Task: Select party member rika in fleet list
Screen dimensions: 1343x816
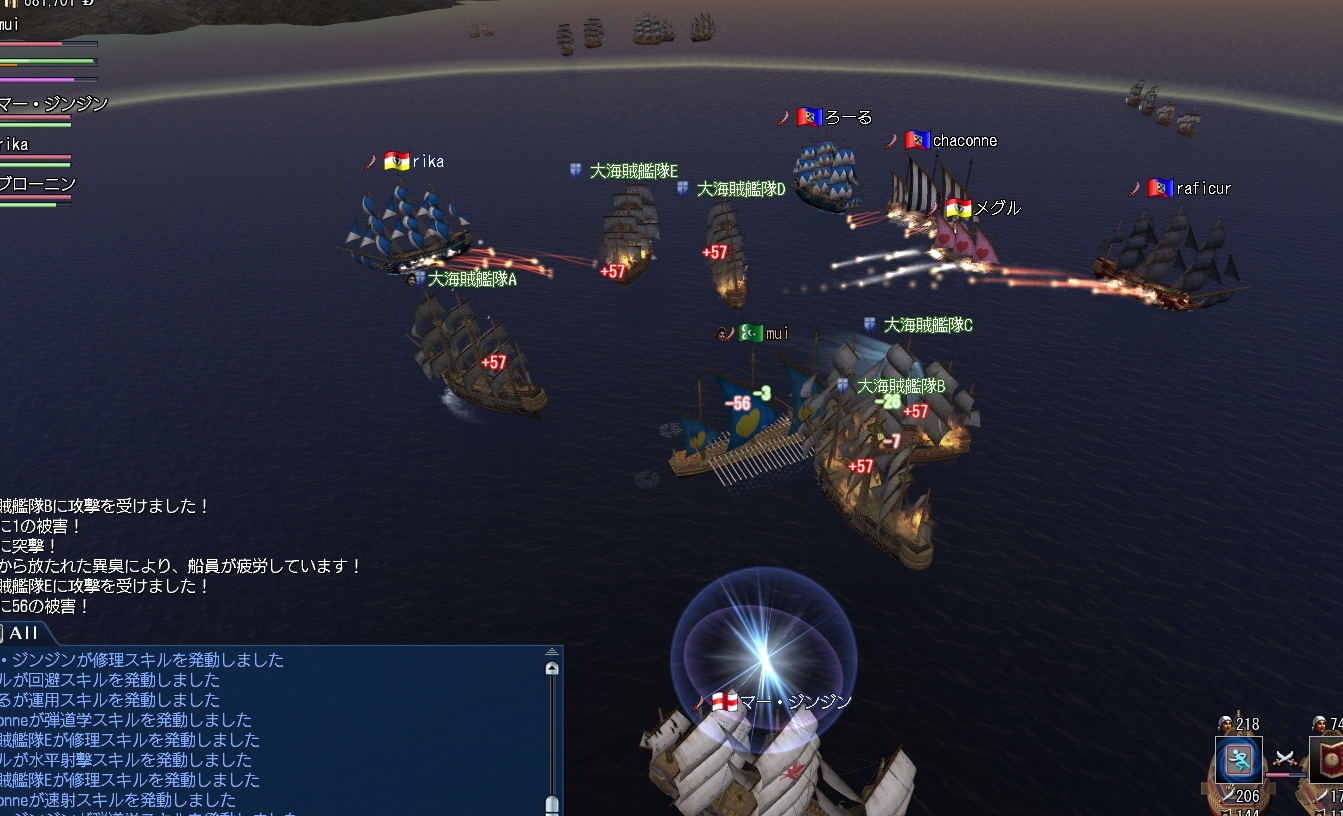Action: pos(14,144)
